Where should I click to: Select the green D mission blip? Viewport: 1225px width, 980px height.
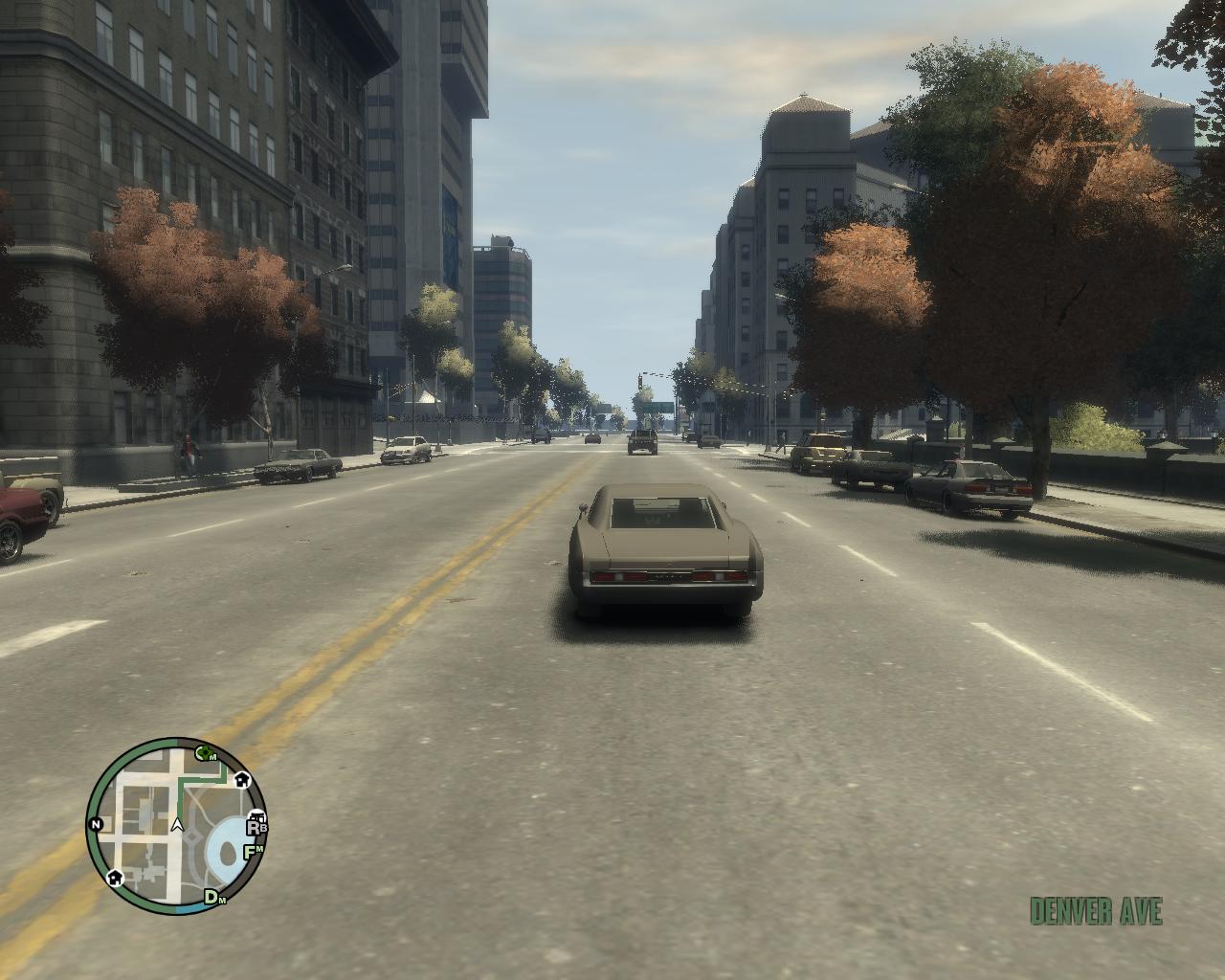(213, 897)
